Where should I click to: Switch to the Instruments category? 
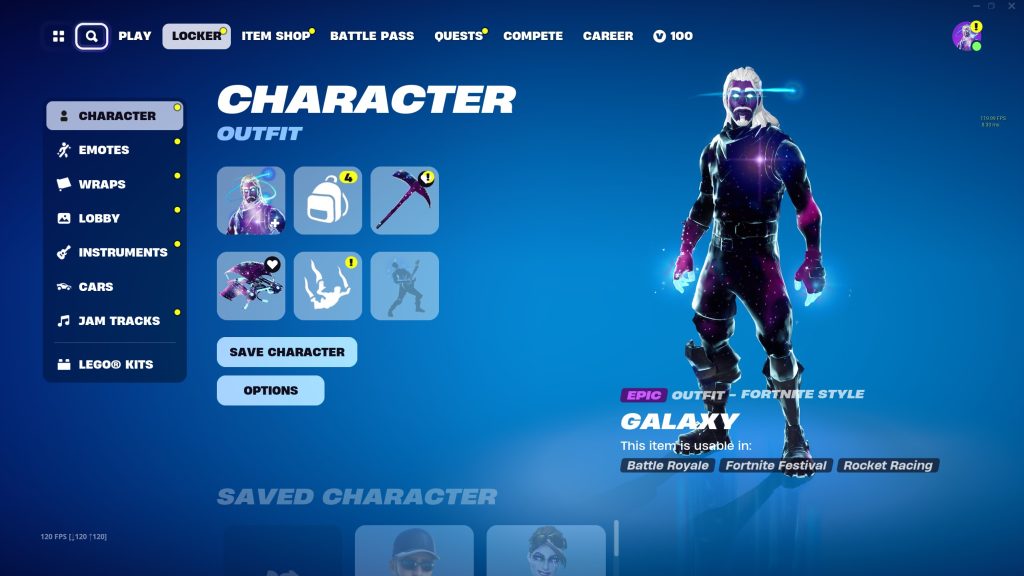coord(123,252)
